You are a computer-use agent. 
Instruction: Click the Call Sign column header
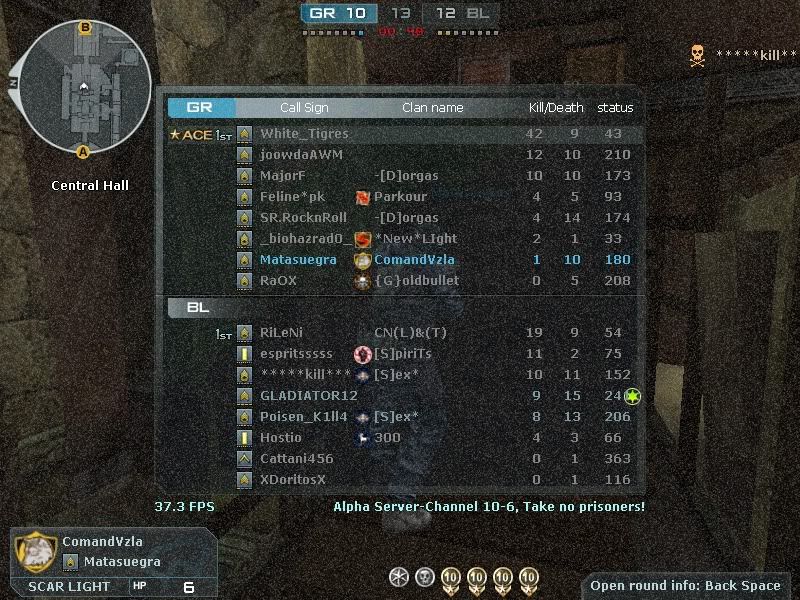tap(304, 108)
